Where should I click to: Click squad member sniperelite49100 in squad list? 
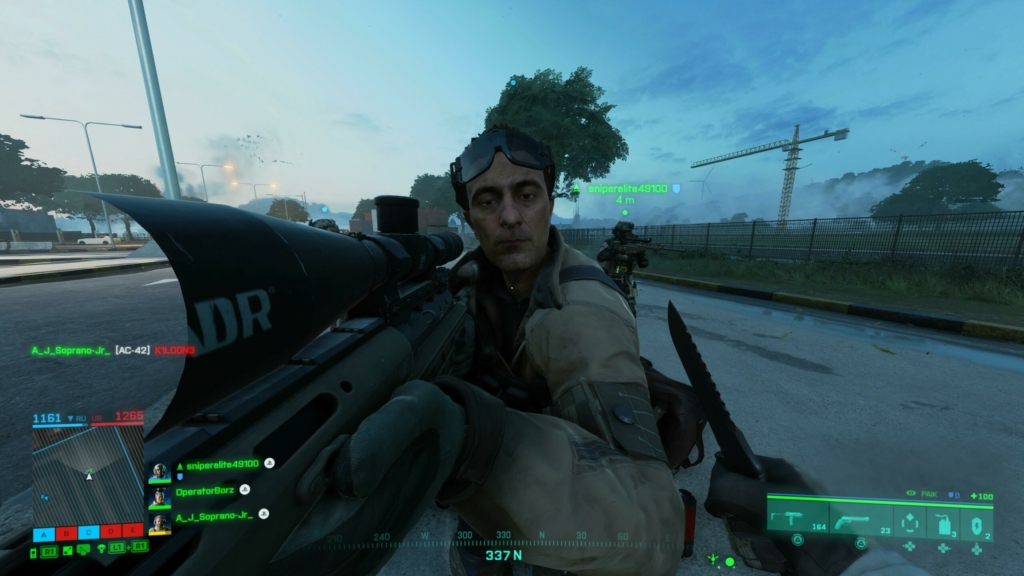217,464
